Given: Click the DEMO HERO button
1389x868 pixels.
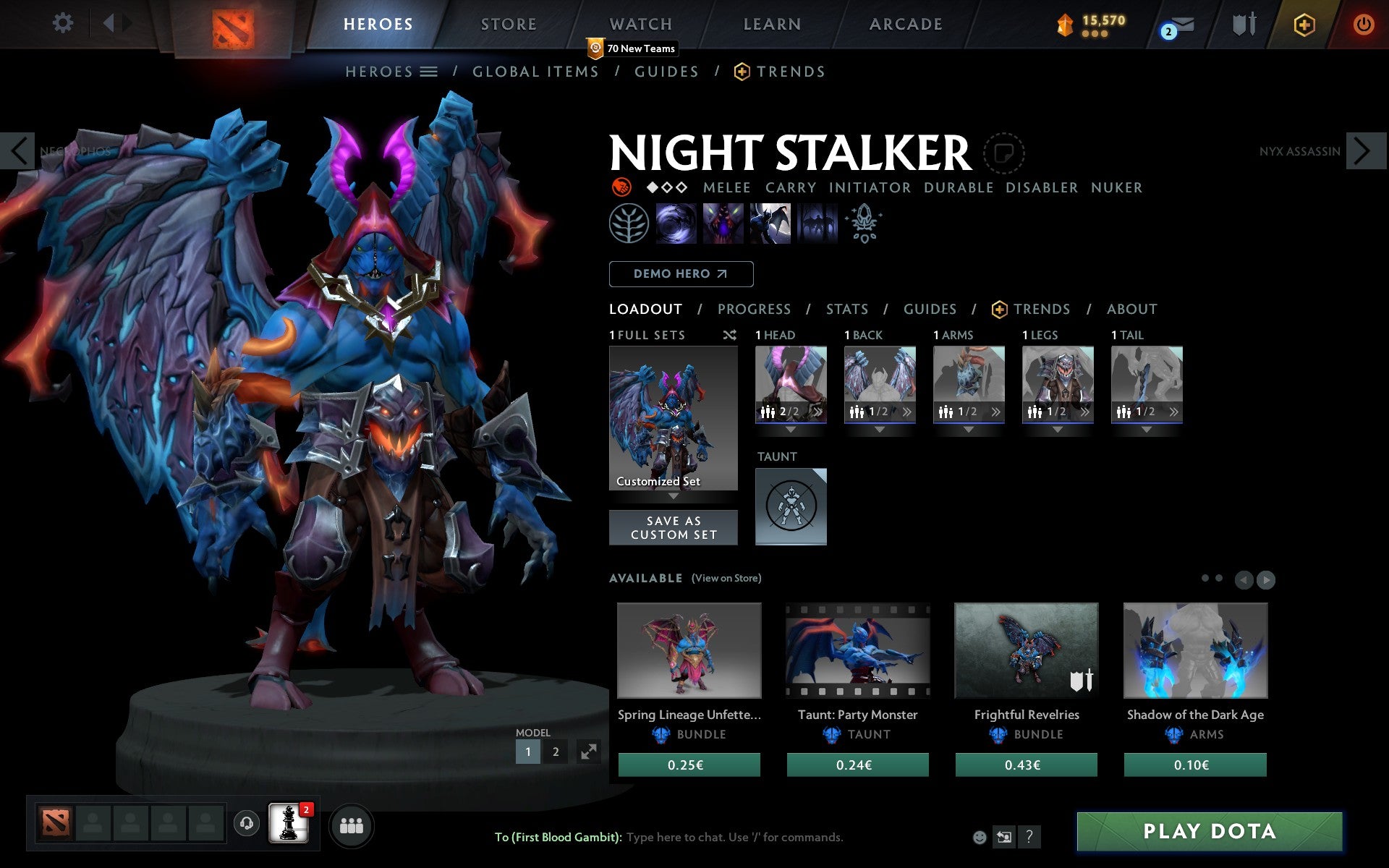Looking at the screenshot, I should point(681,274).
